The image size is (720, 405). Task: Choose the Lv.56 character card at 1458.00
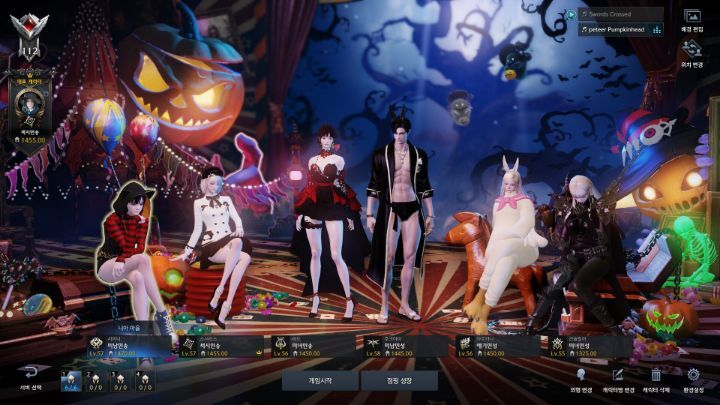tap(312, 346)
